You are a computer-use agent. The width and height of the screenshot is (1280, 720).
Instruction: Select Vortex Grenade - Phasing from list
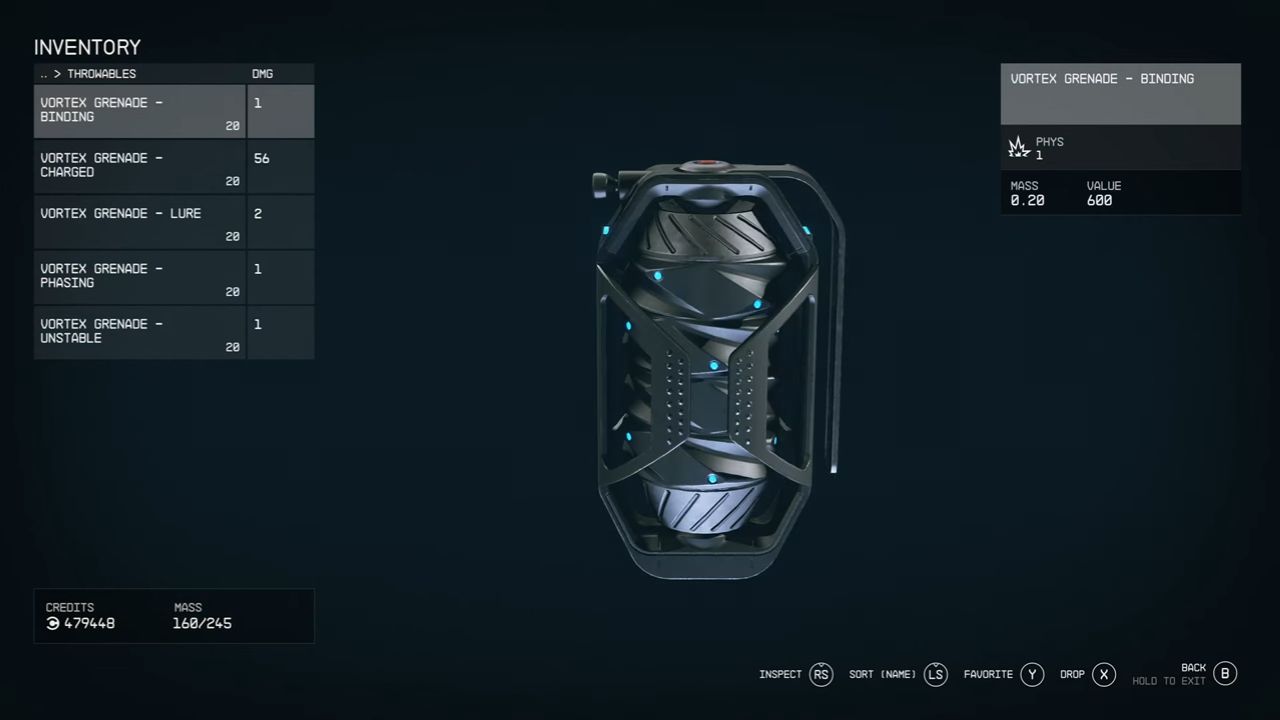[x=139, y=275]
